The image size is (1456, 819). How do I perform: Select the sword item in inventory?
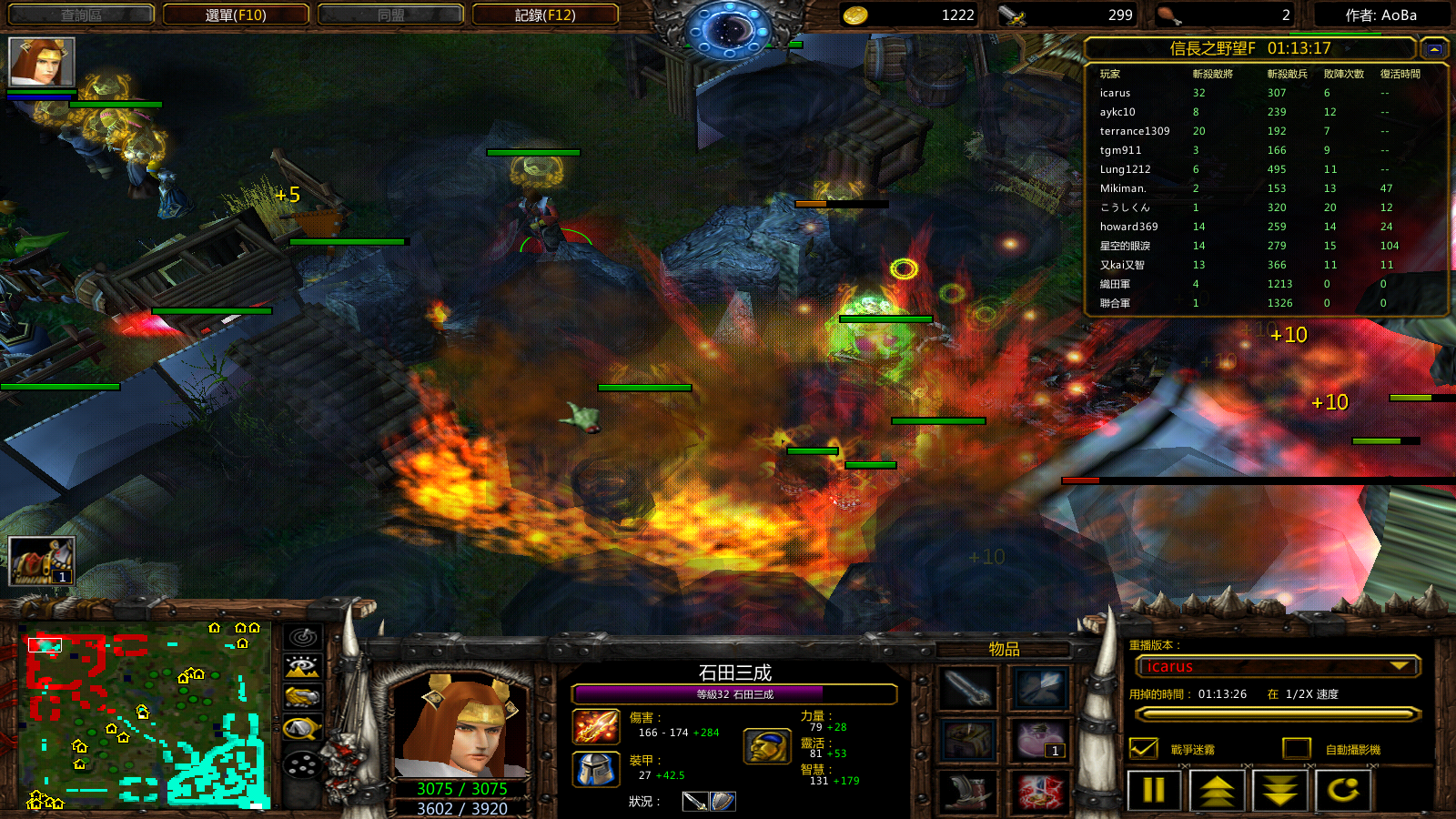coord(967,689)
